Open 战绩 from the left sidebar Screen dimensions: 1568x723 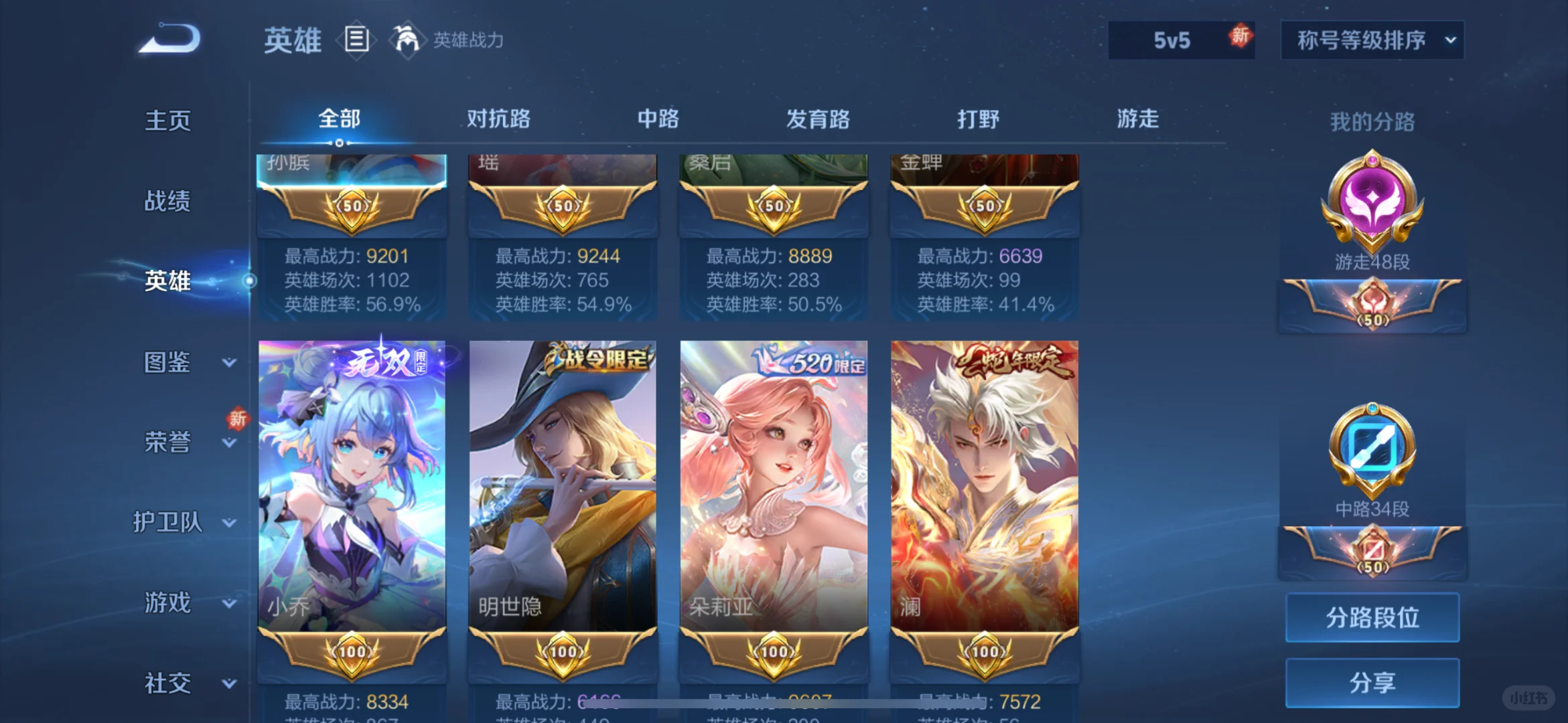(x=168, y=201)
